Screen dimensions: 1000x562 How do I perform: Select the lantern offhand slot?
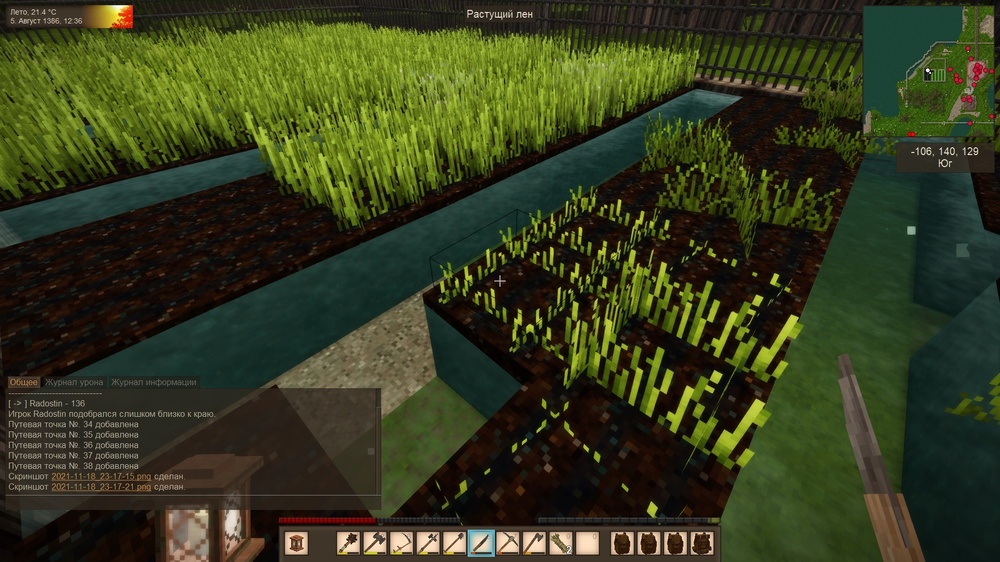point(296,543)
